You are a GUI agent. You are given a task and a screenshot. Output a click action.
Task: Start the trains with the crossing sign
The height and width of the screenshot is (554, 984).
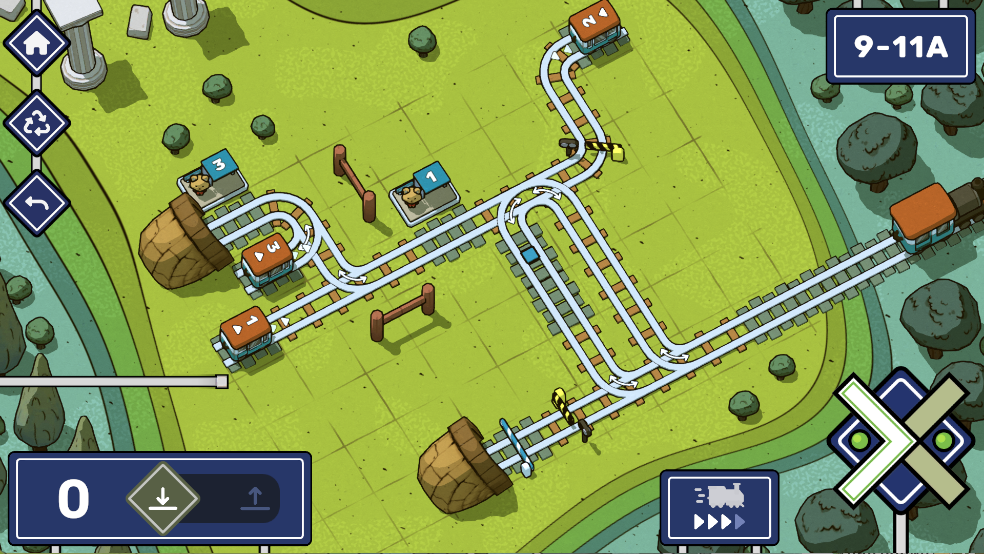pos(901,440)
